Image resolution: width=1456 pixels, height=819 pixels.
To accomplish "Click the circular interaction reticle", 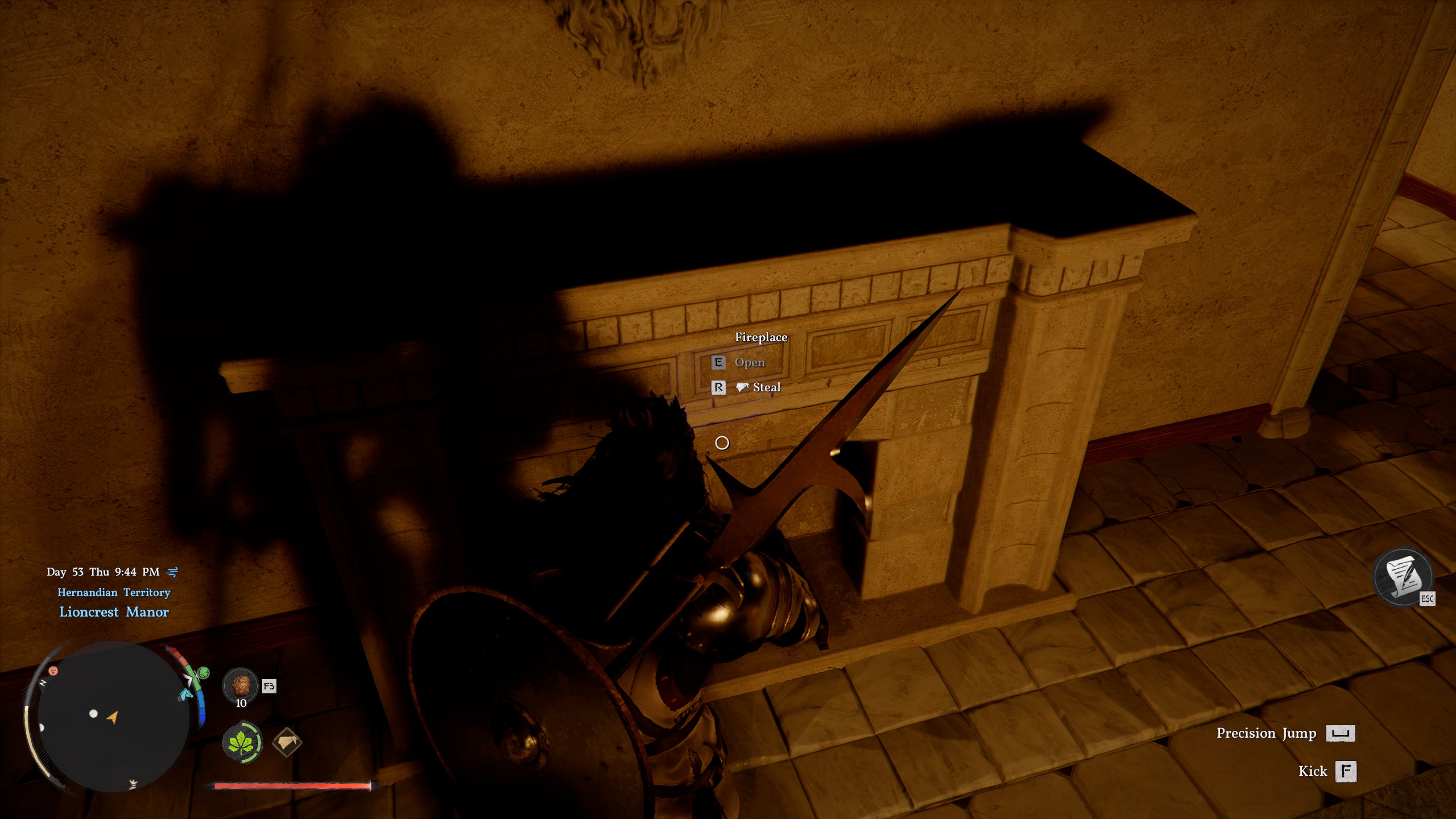I will [722, 443].
